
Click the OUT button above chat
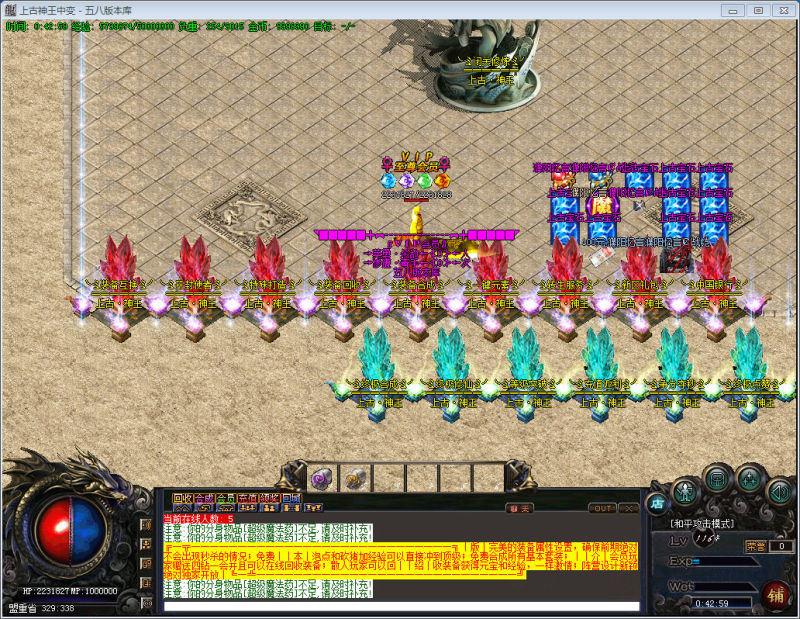tap(603, 508)
